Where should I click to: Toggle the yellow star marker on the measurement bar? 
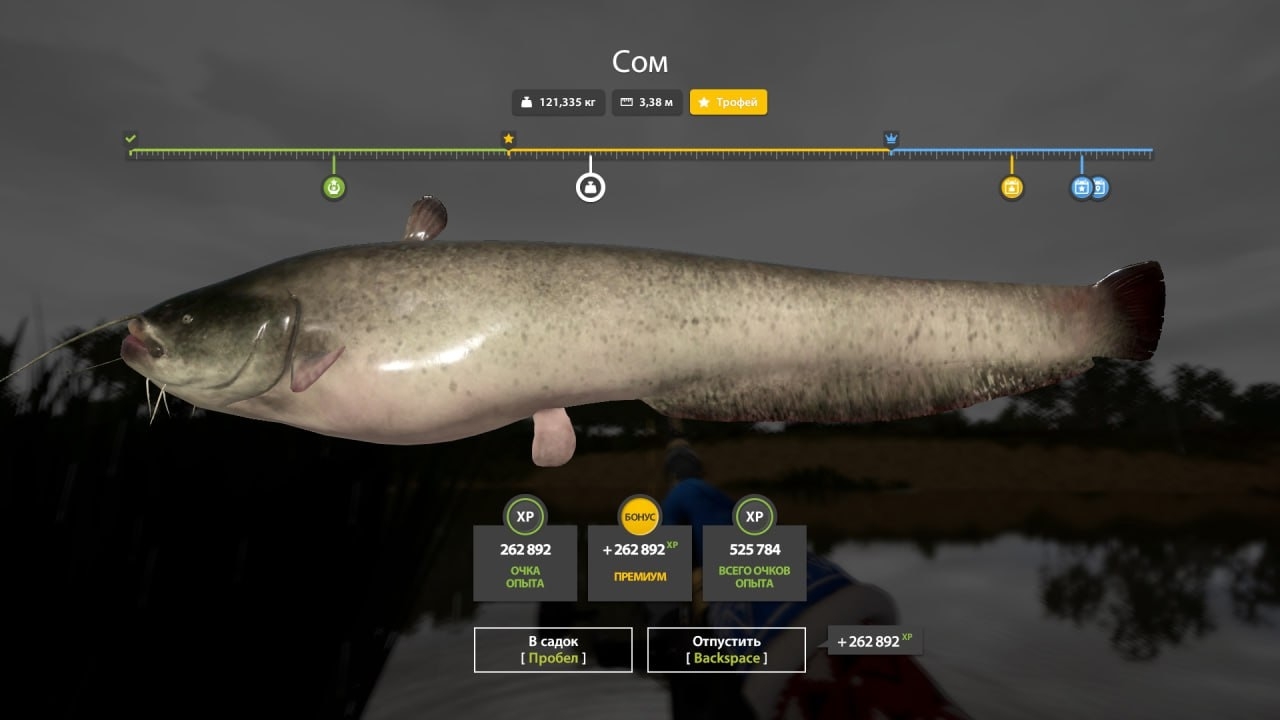click(x=507, y=138)
